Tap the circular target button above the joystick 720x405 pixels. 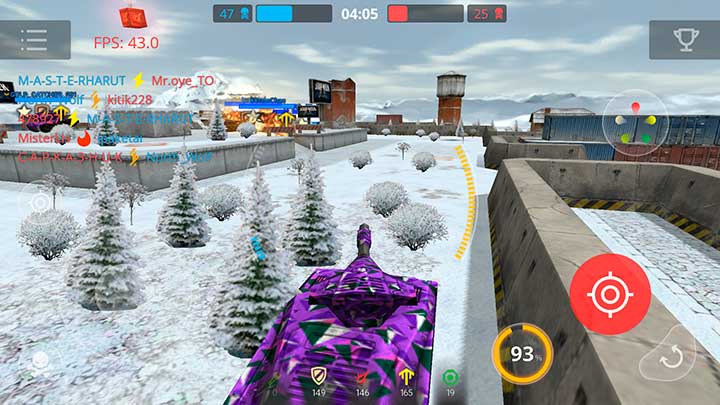[41, 201]
